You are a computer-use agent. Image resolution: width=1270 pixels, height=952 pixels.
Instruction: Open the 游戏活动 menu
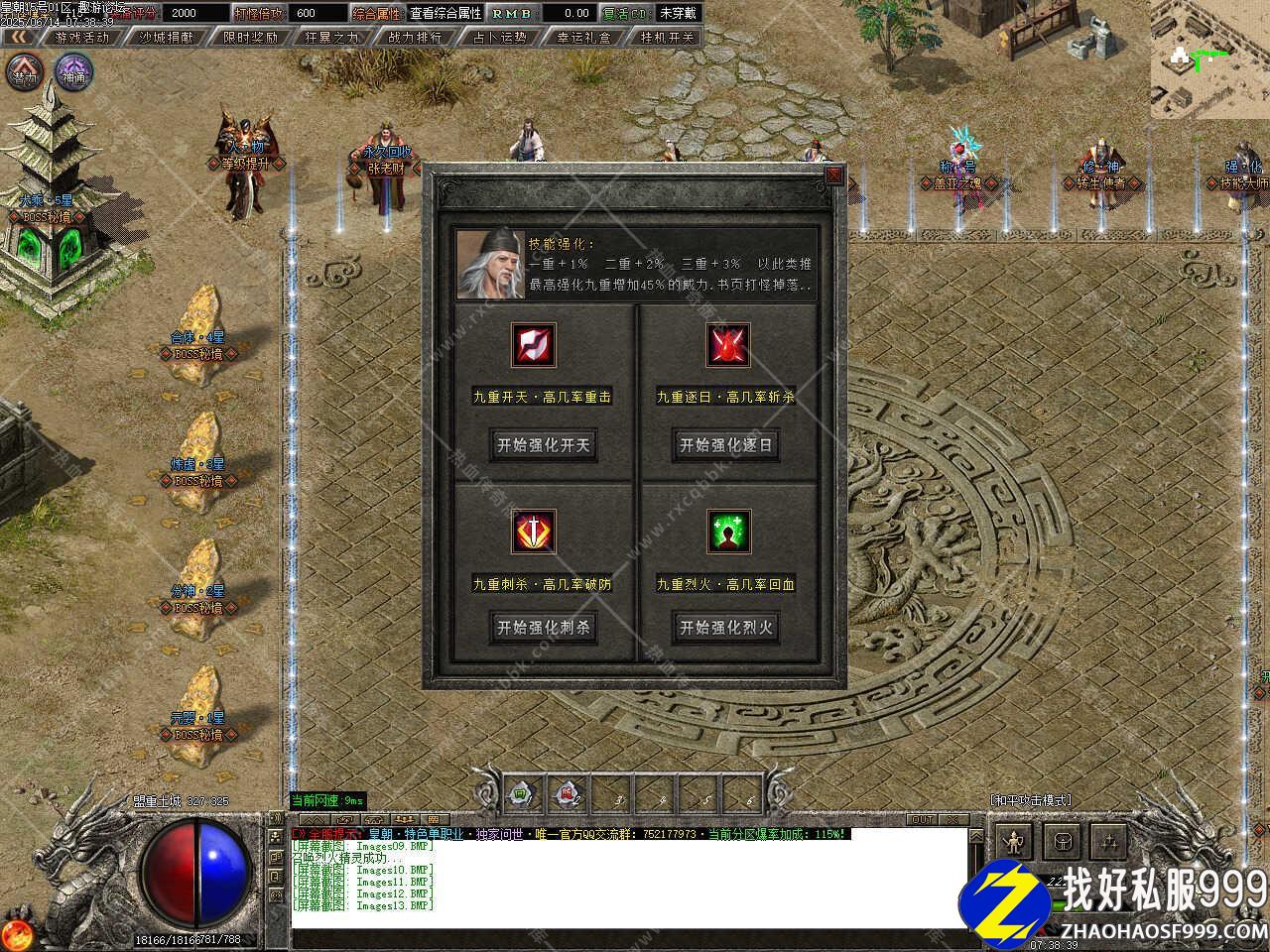coord(82,37)
